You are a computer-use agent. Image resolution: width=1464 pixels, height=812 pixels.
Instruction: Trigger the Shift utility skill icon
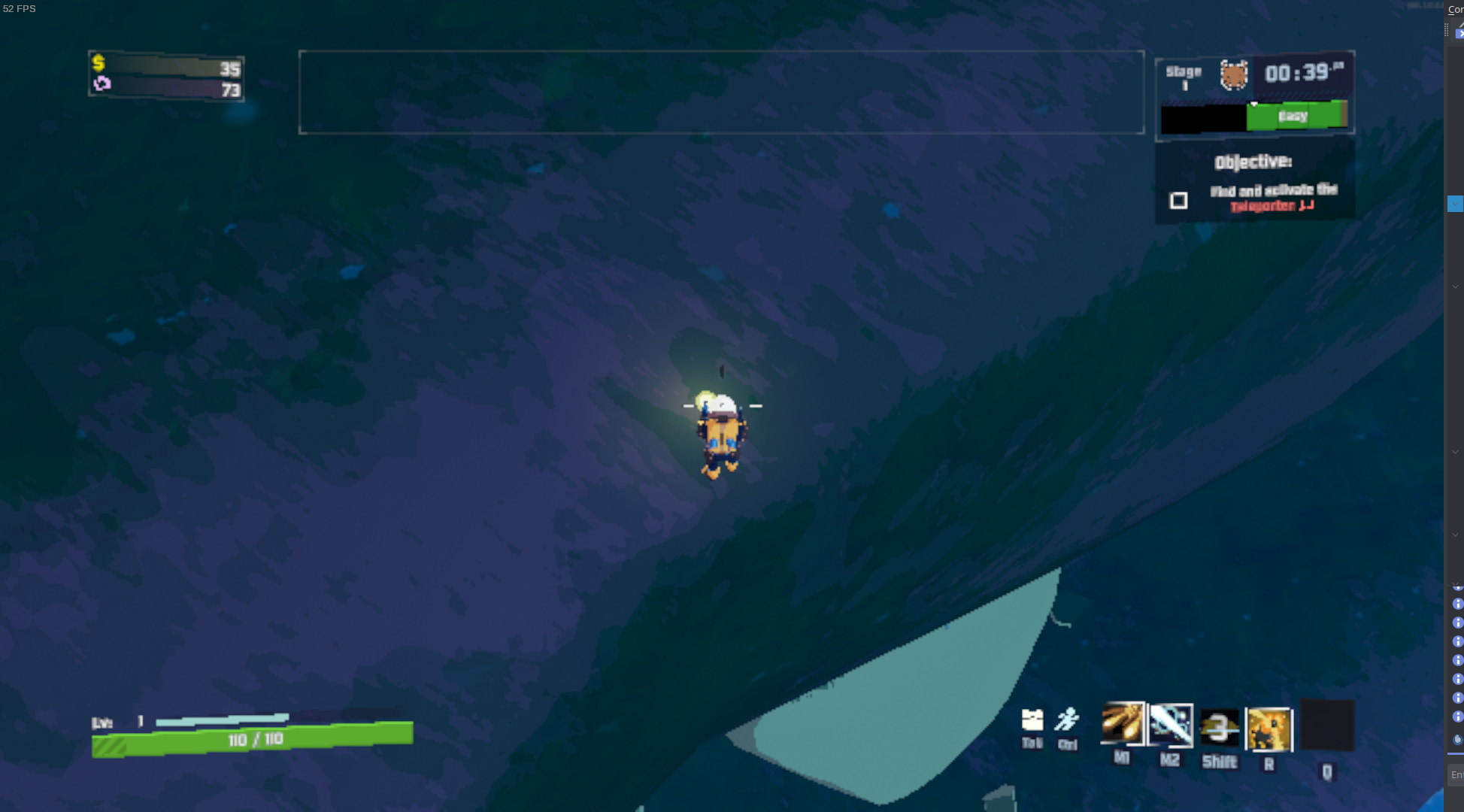[1220, 728]
